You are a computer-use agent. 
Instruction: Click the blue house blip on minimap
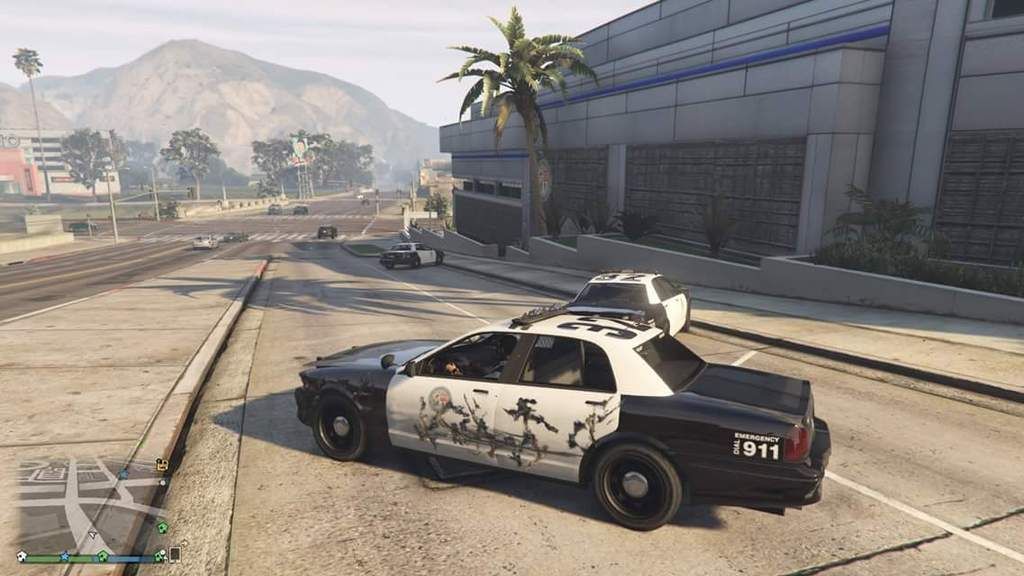123,474
